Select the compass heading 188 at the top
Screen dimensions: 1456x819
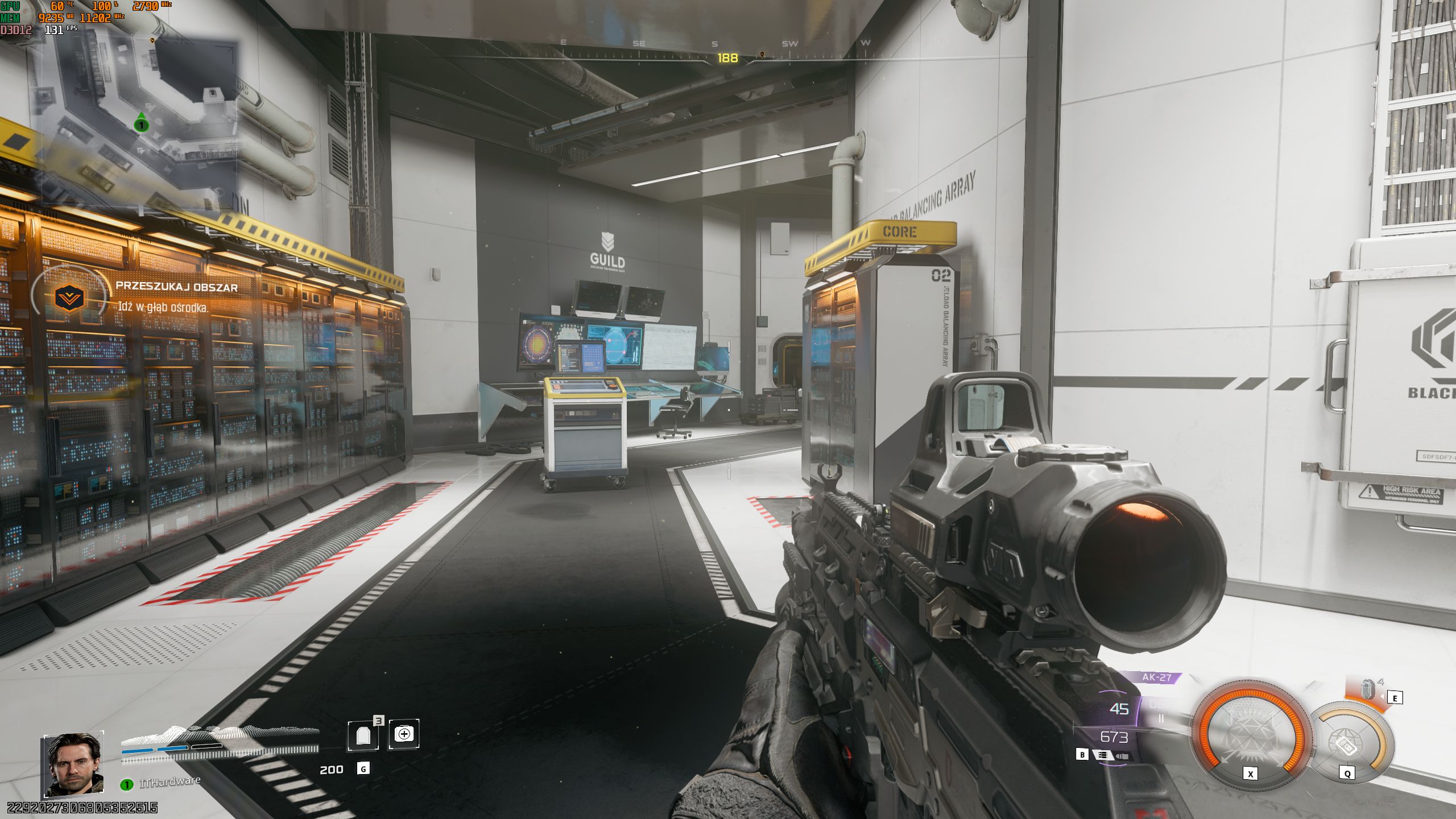(727, 57)
